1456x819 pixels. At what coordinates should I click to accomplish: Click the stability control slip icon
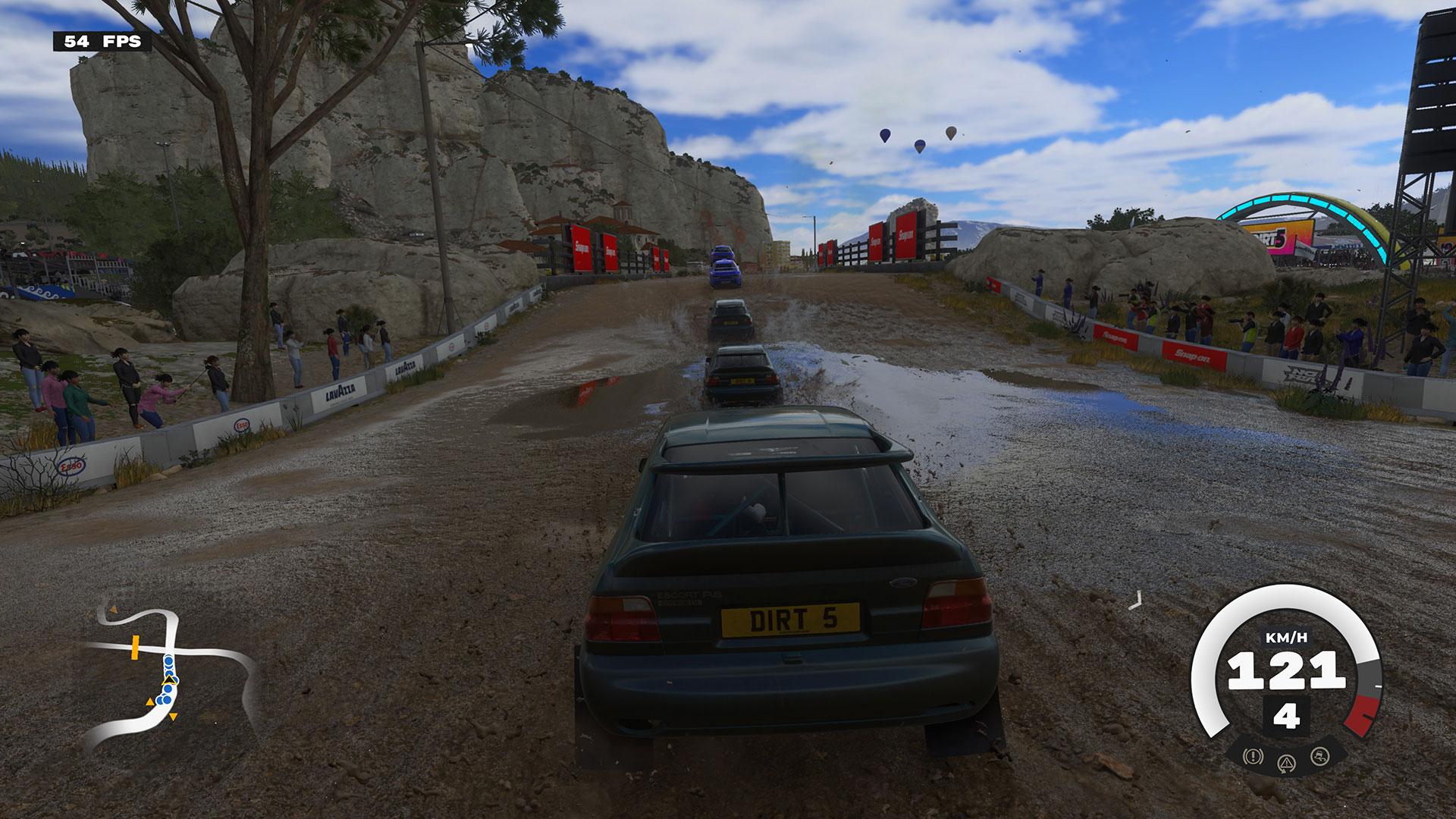pyautogui.click(x=1319, y=757)
